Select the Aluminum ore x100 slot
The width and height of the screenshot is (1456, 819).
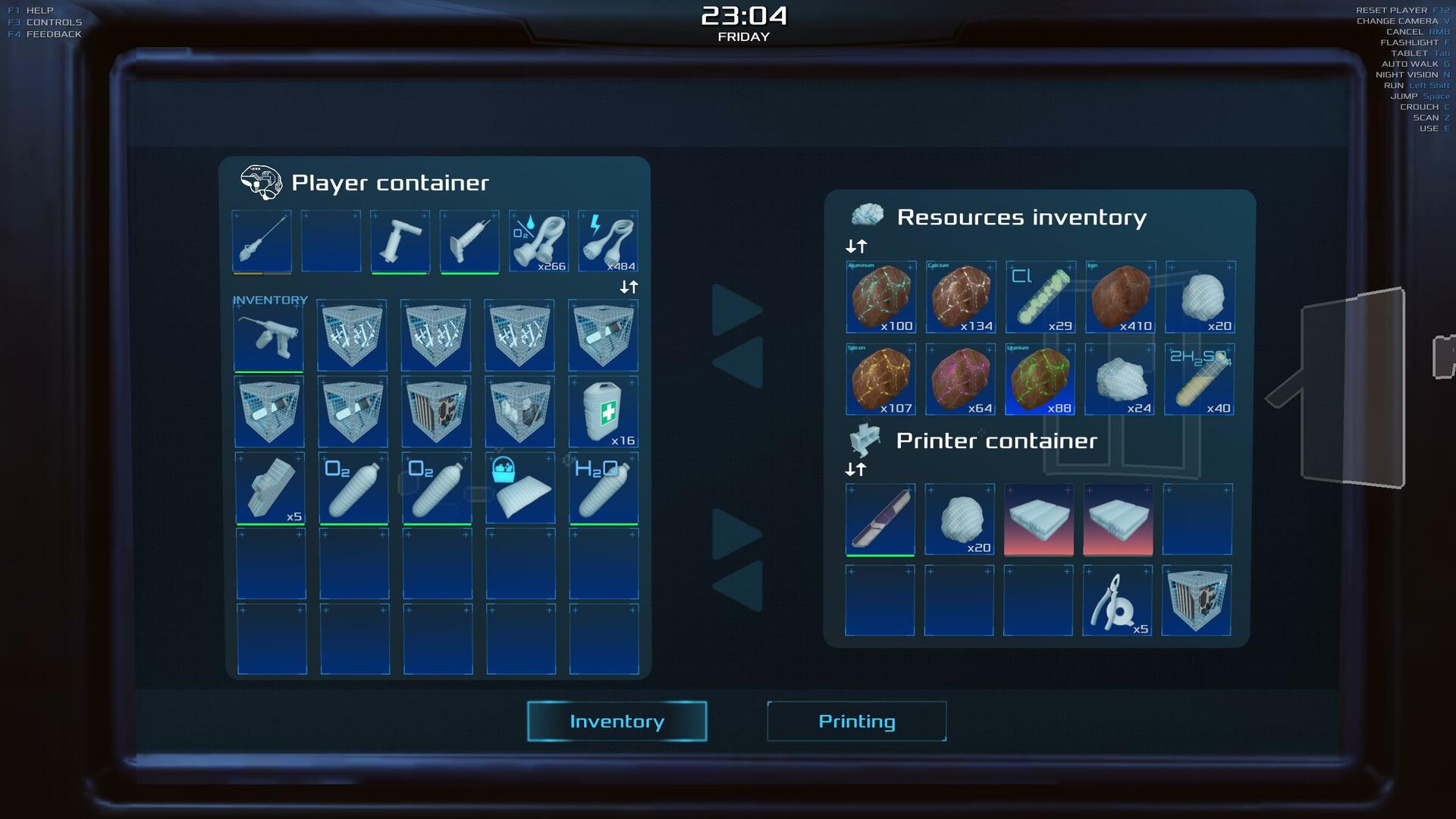coord(880,297)
